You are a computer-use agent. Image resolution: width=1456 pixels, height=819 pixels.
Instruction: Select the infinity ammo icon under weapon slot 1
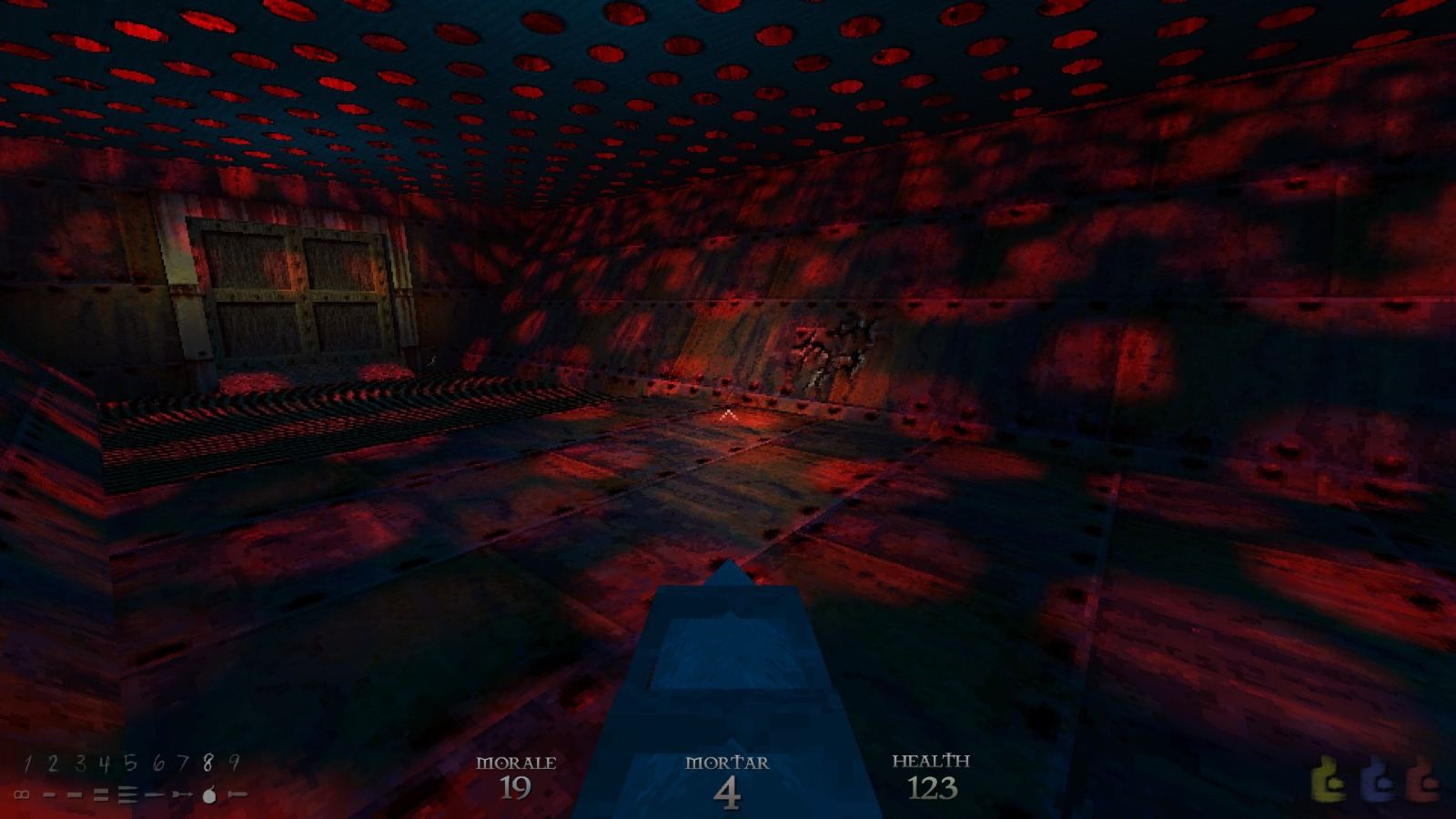coord(22,794)
